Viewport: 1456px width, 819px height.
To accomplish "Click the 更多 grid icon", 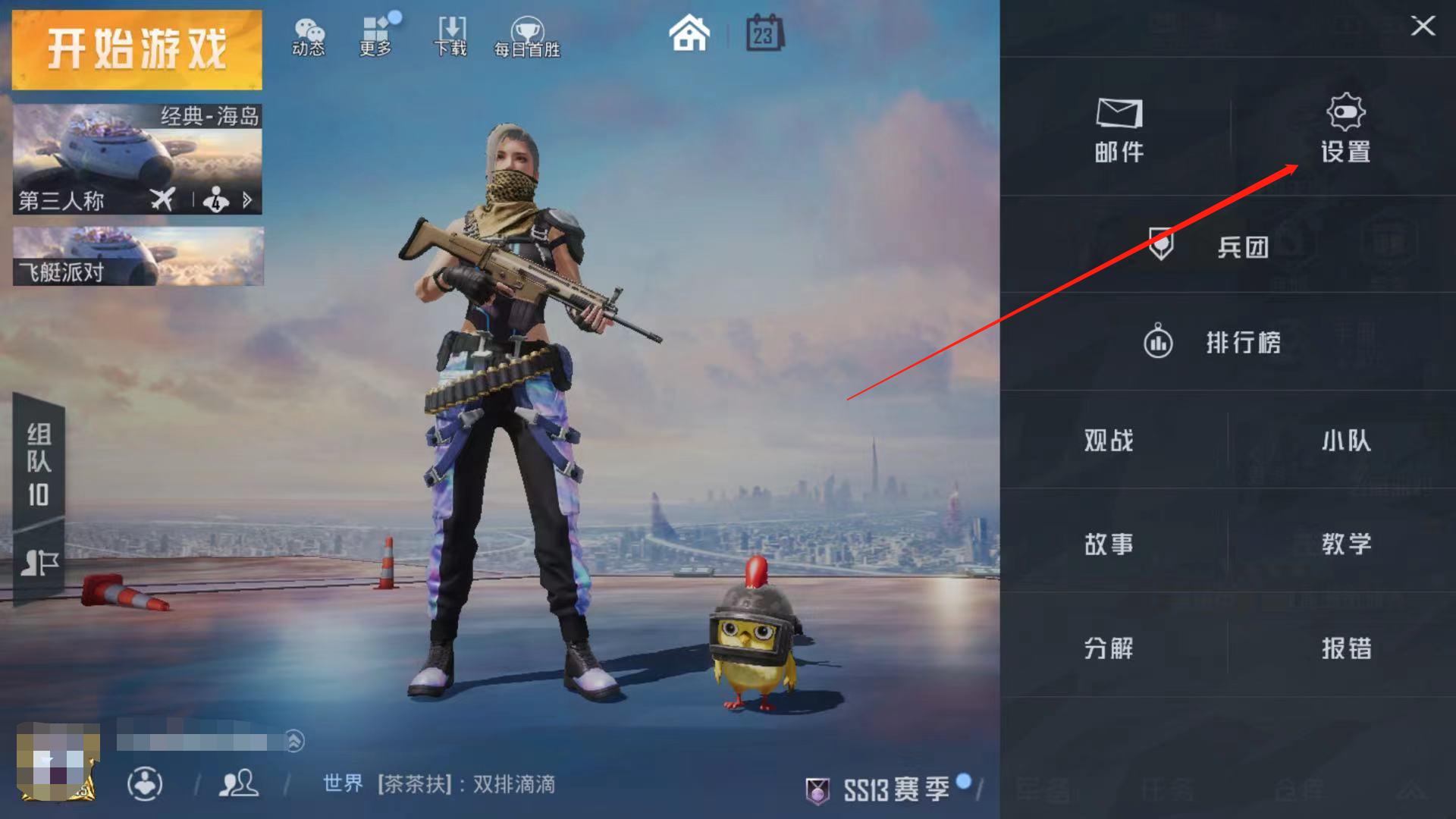I will pyautogui.click(x=375, y=34).
